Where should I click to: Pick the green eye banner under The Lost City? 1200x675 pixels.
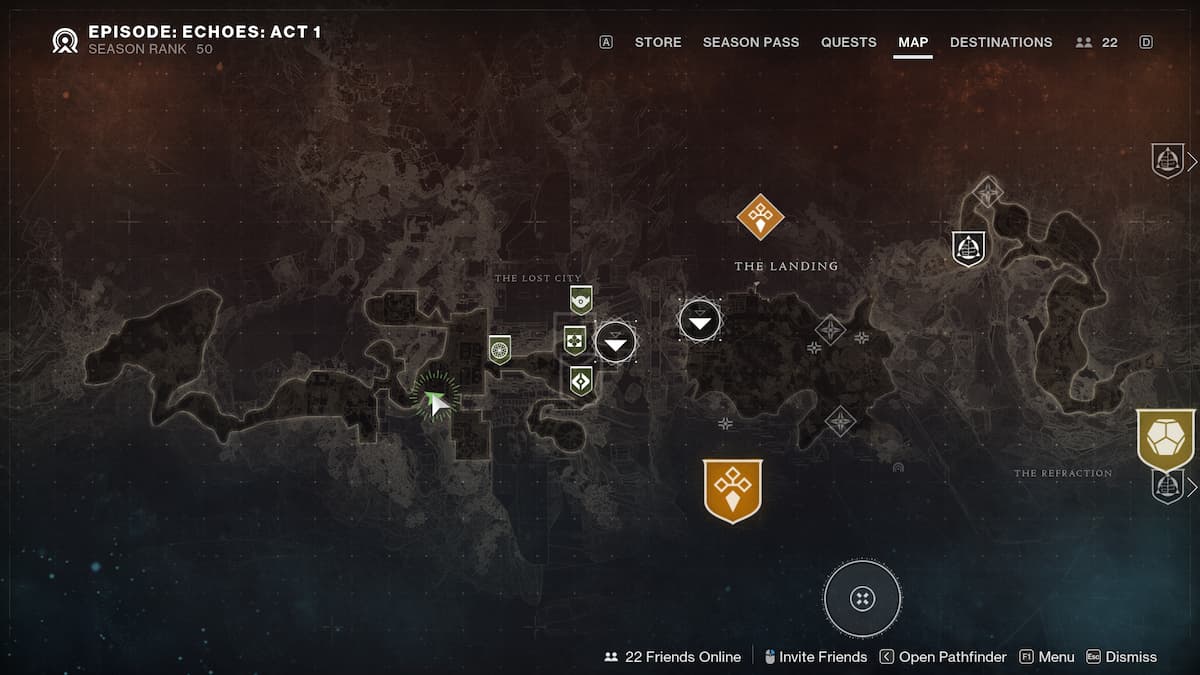(581, 299)
